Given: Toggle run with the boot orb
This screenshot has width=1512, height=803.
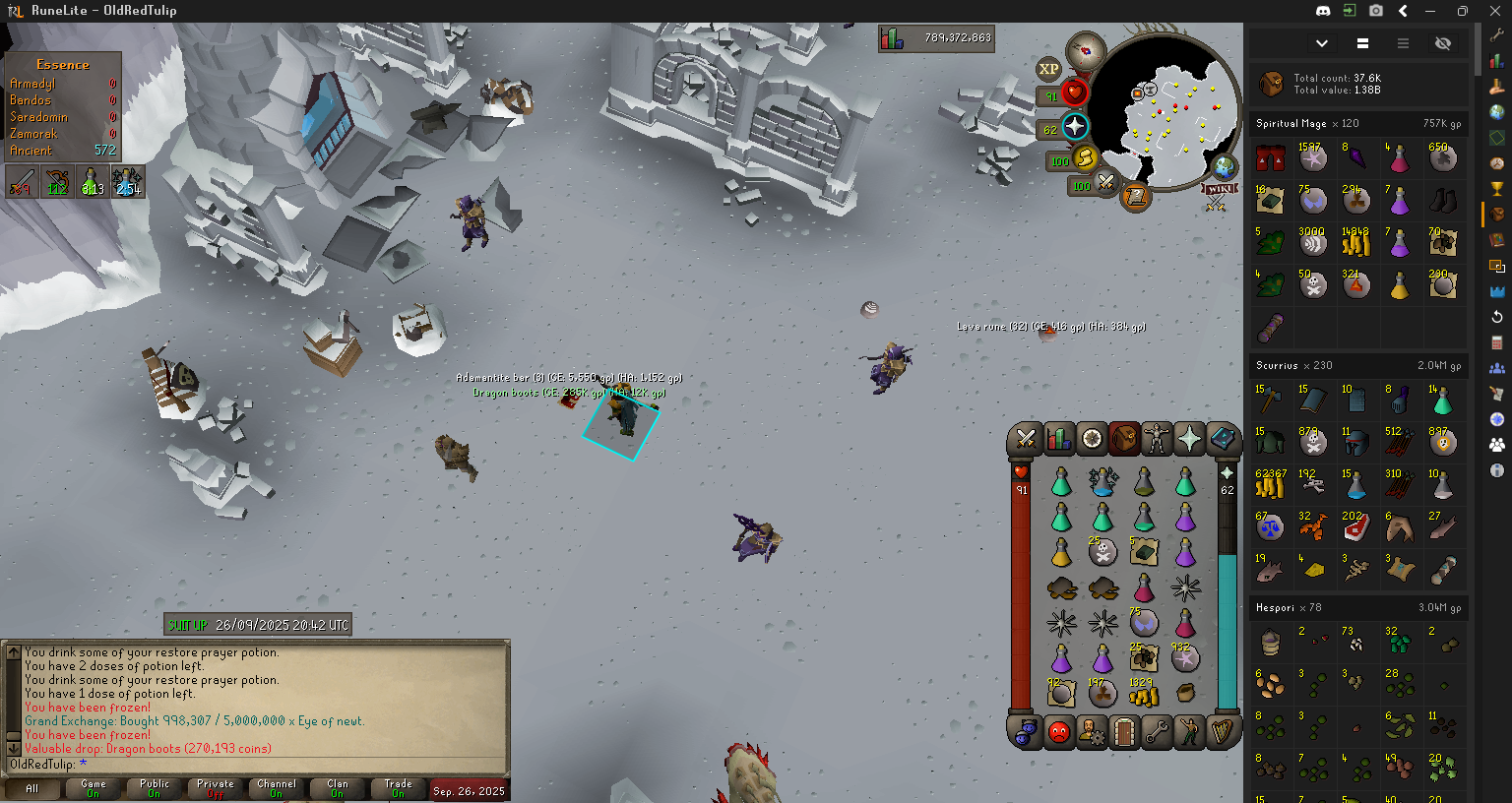Looking at the screenshot, I should click(1085, 158).
